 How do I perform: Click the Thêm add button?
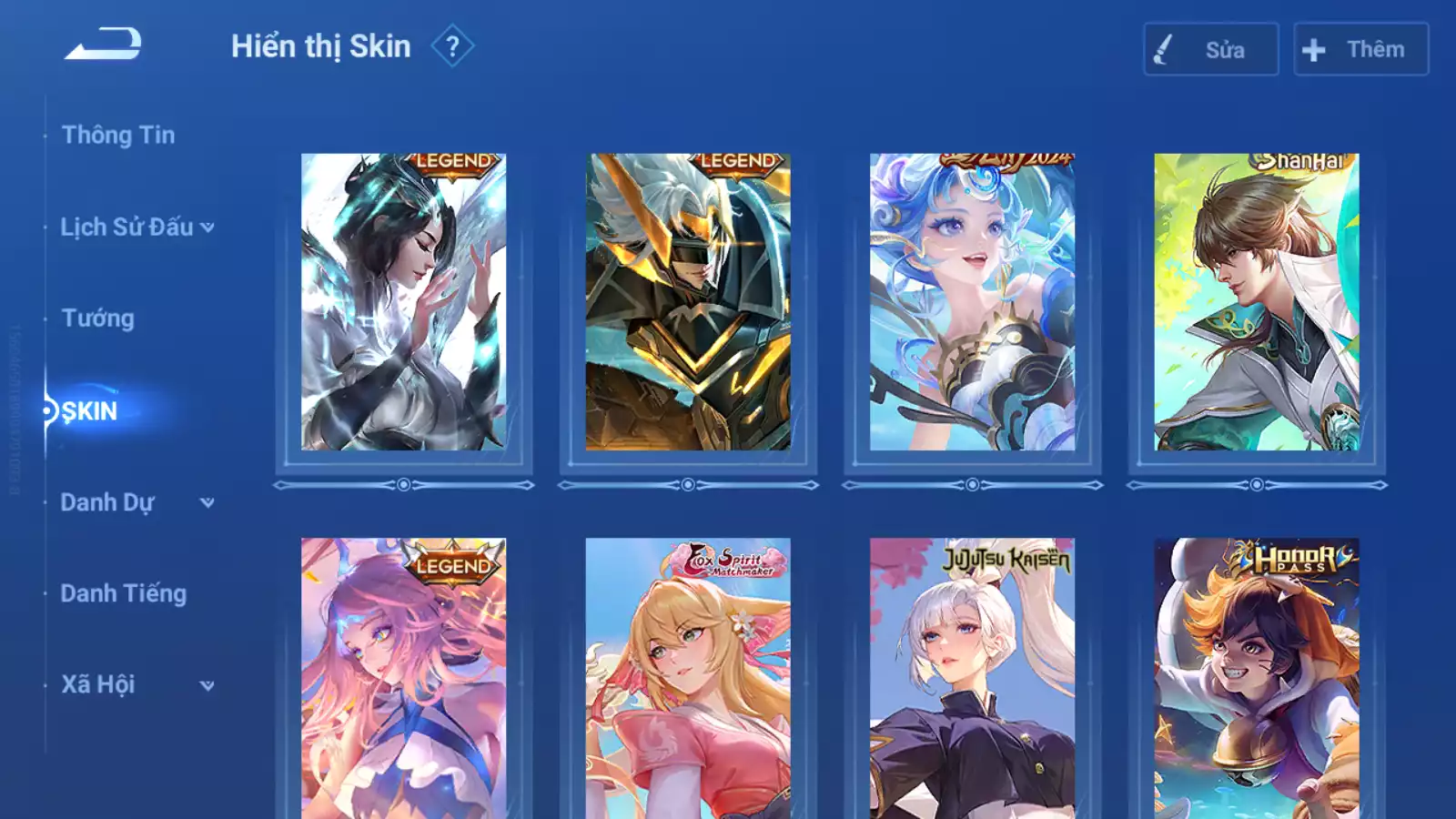coord(1360,49)
